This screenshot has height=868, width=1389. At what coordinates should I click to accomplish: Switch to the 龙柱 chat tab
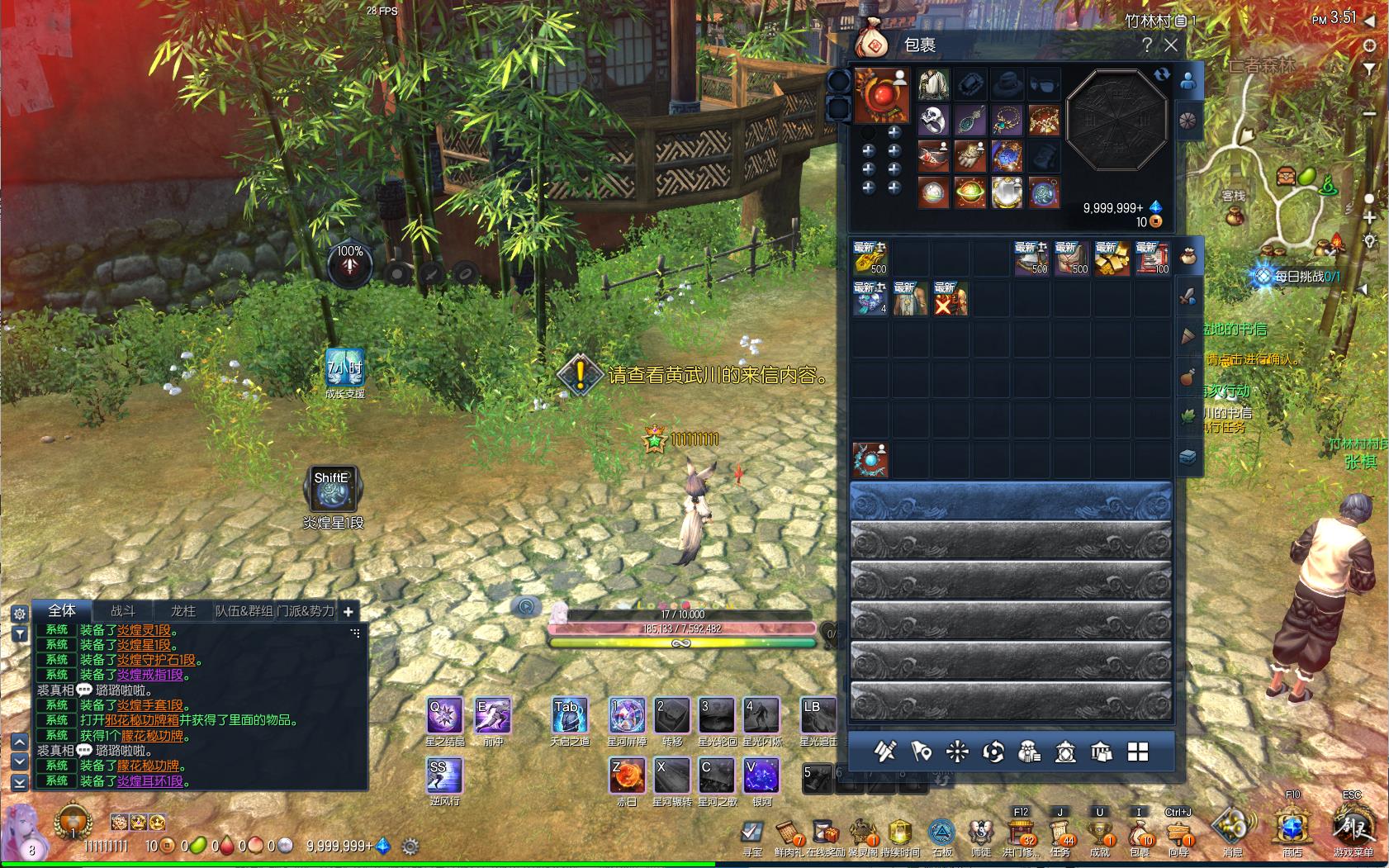(183, 611)
